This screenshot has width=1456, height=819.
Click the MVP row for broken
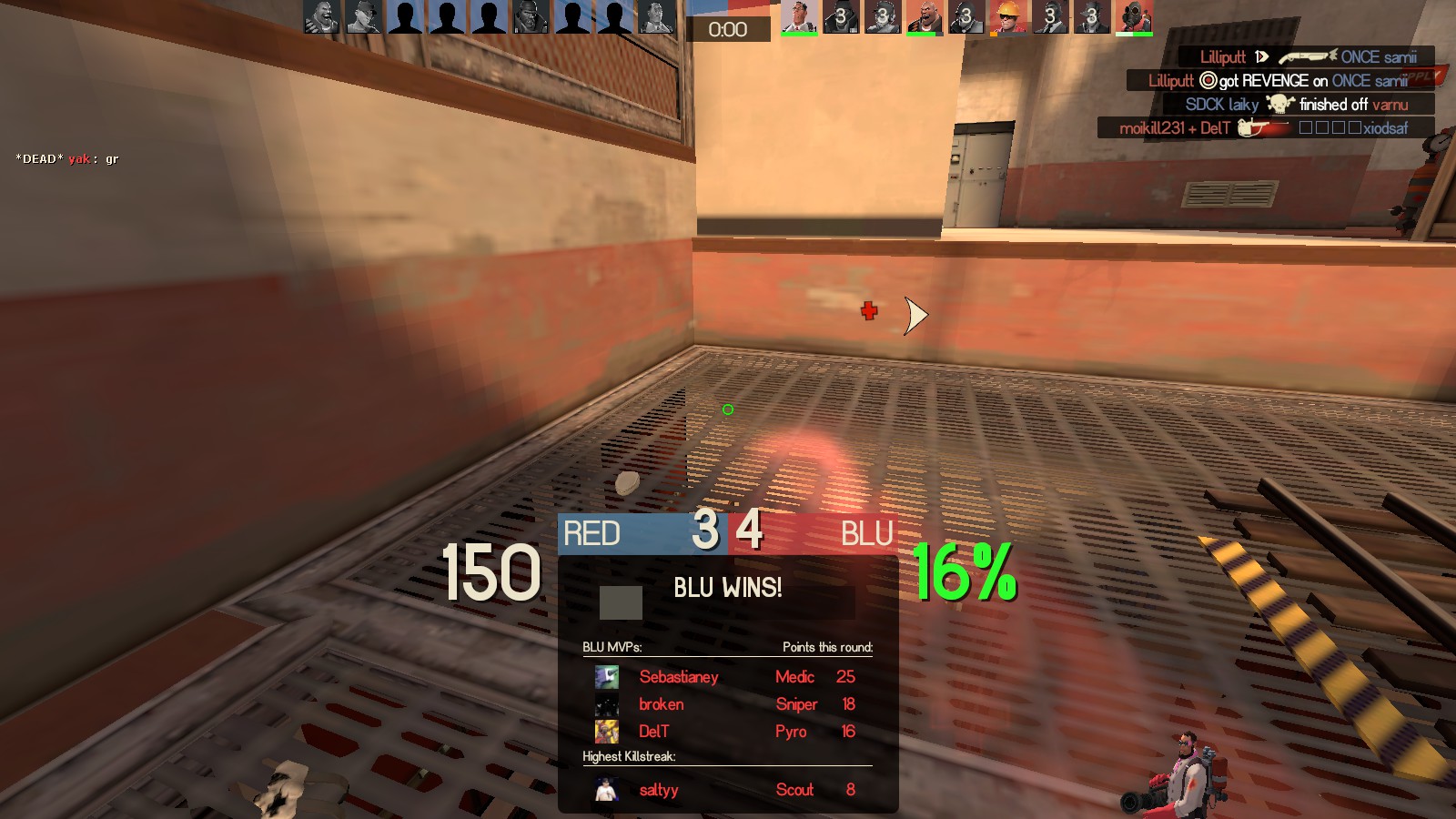[x=726, y=704]
